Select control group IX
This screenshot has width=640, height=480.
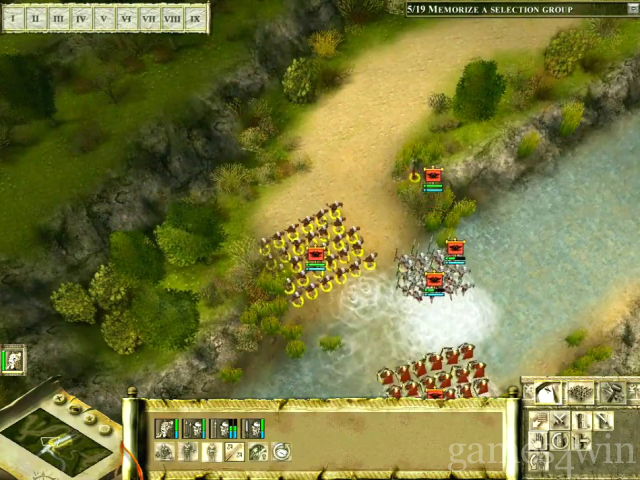(x=195, y=18)
